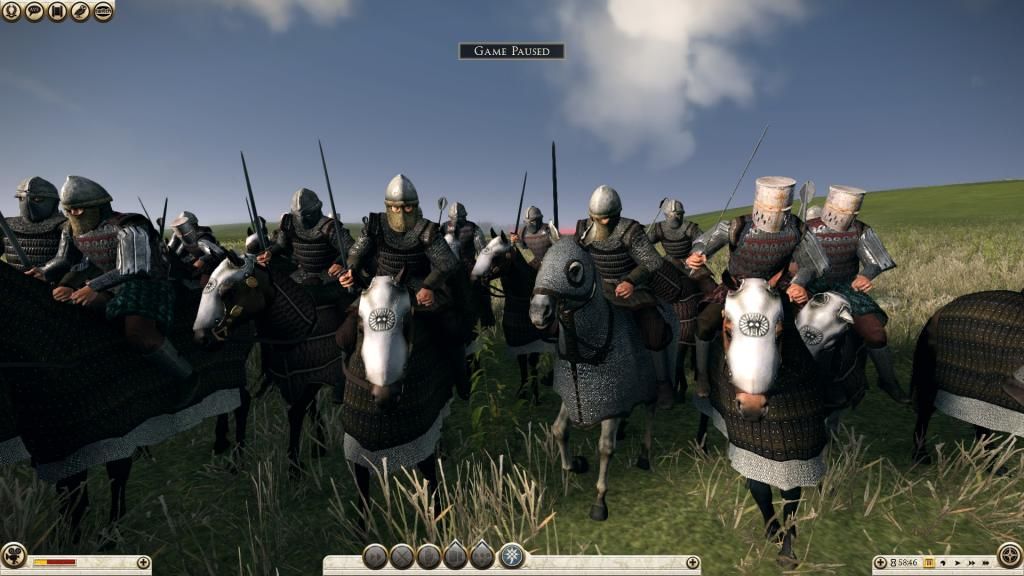This screenshot has width=1024, height=576.
Task: Open the round wheel icon bottom right
Action: pyautogui.click(x=1010, y=555)
